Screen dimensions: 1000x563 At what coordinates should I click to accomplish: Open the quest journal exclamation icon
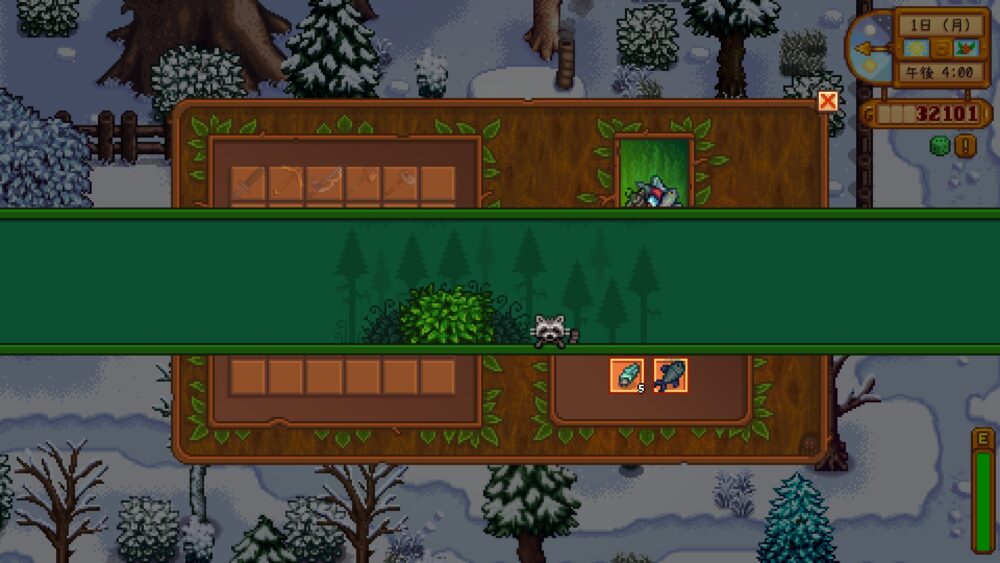click(966, 146)
